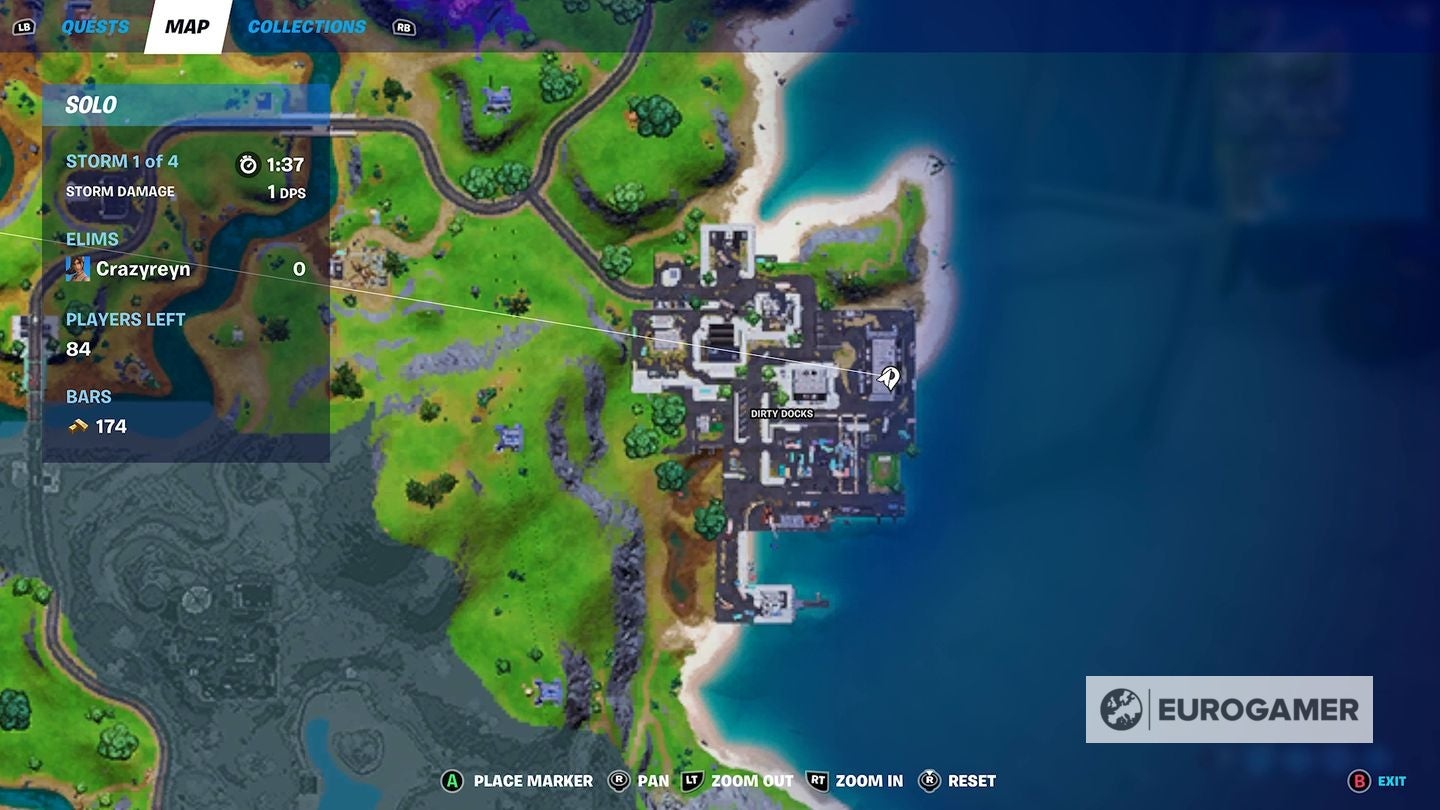This screenshot has width=1440, height=810.
Task: Click the Dirty Docks location label
Action: click(781, 412)
